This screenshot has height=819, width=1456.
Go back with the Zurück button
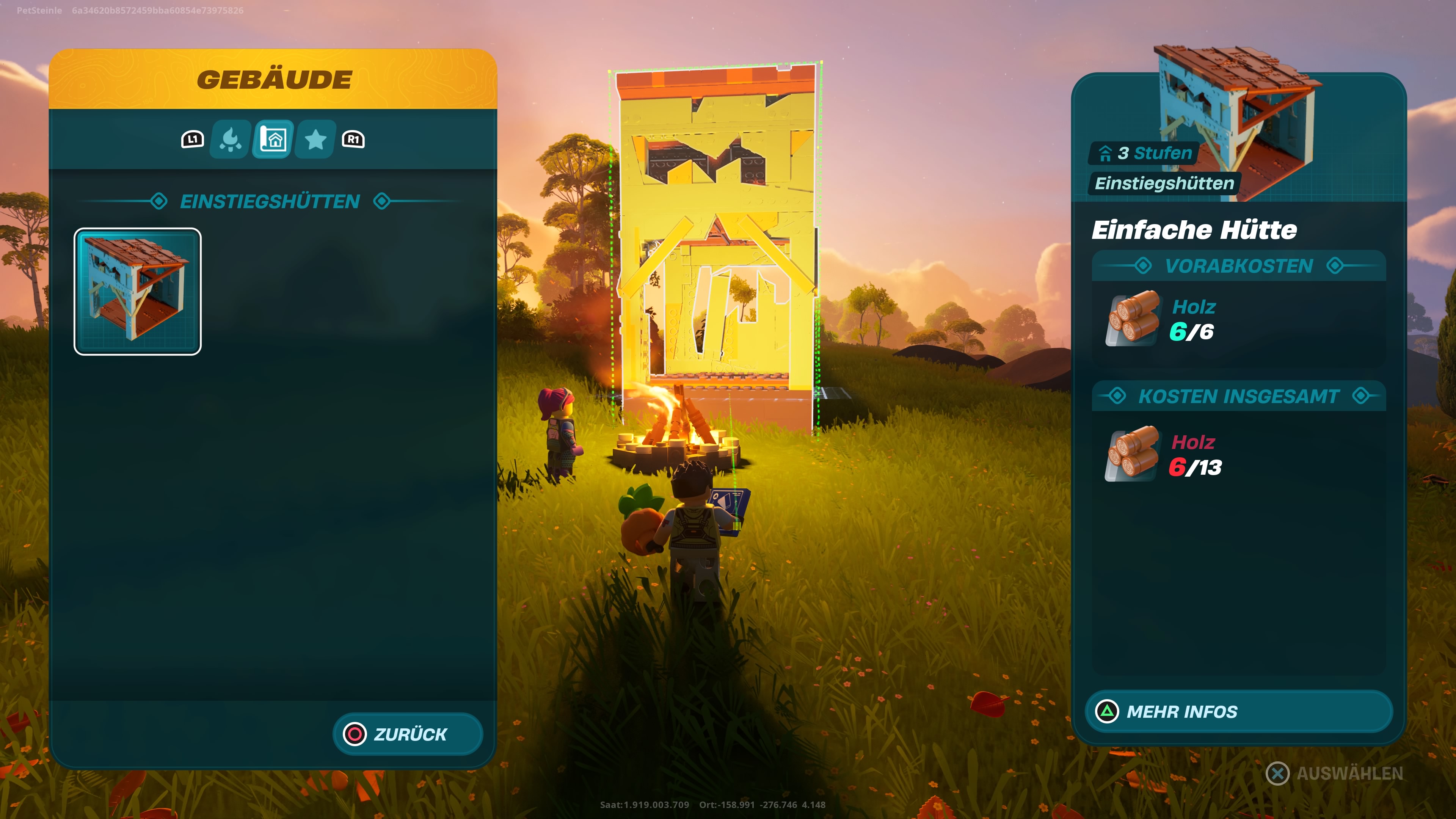[408, 734]
